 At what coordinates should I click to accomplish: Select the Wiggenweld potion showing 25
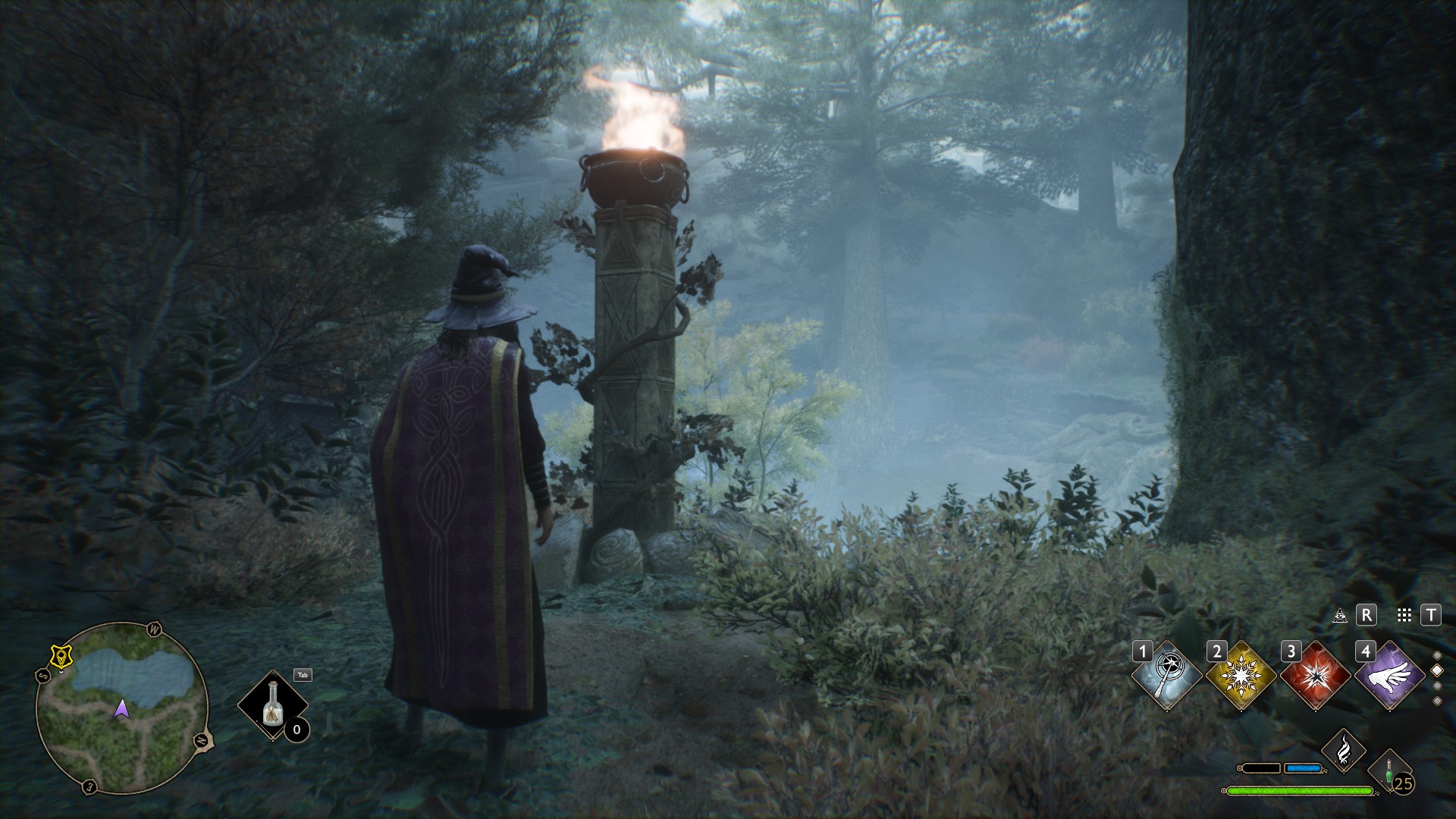coord(1389,770)
